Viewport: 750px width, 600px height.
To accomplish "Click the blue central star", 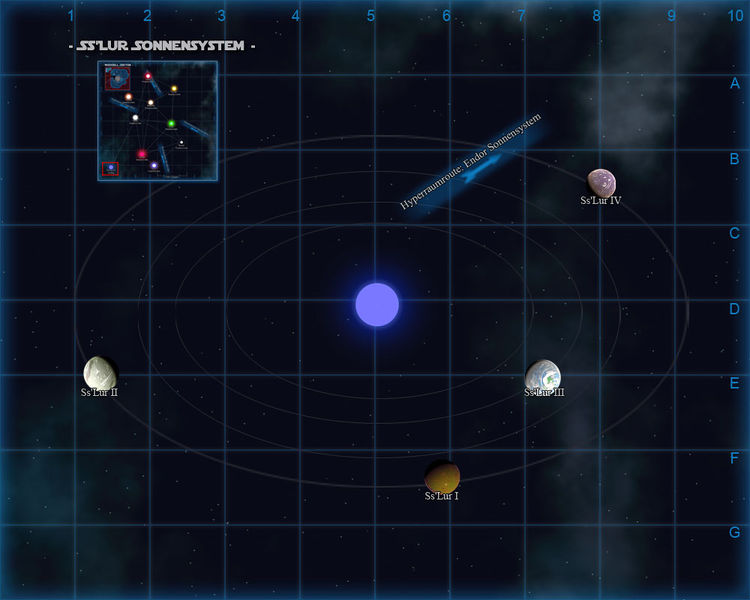I will coord(377,304).
